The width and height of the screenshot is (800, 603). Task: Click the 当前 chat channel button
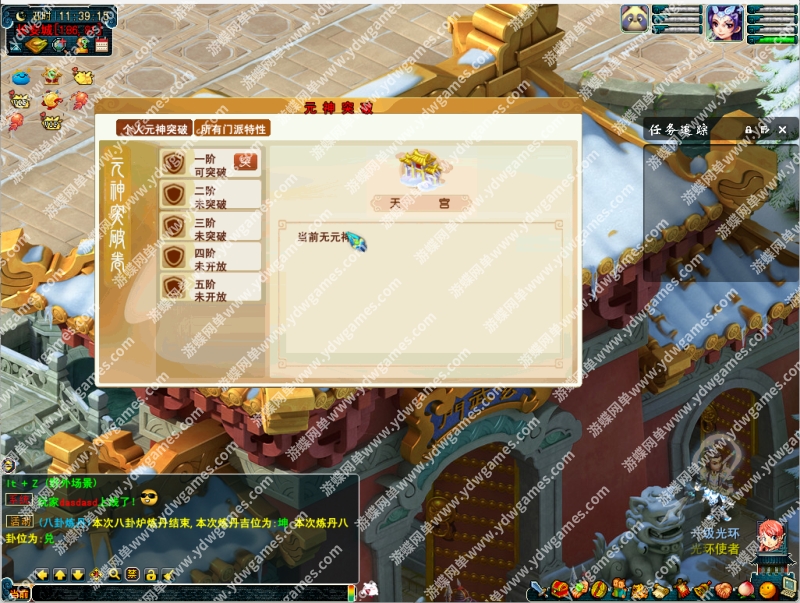[x=17, y=593]
